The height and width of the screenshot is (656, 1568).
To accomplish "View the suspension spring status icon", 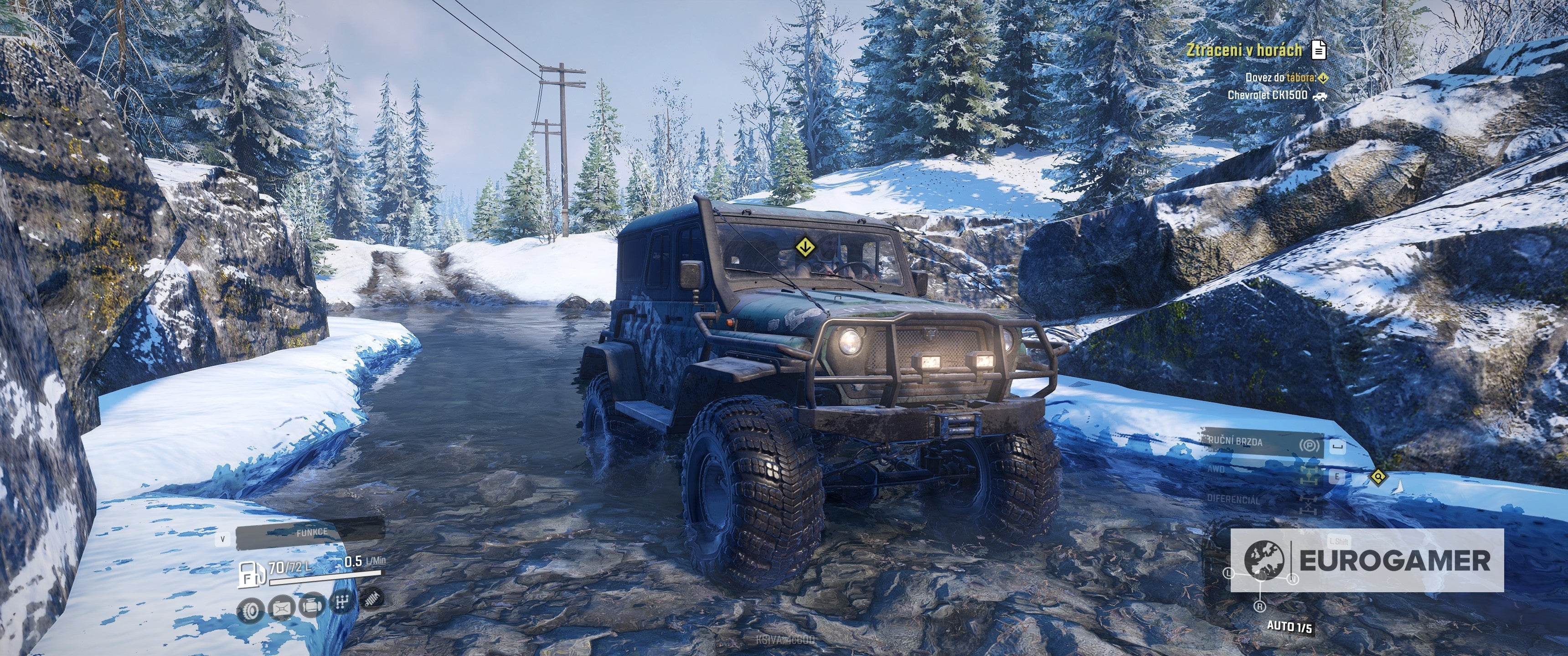I will pyautogui.click(x=371, y=598).
